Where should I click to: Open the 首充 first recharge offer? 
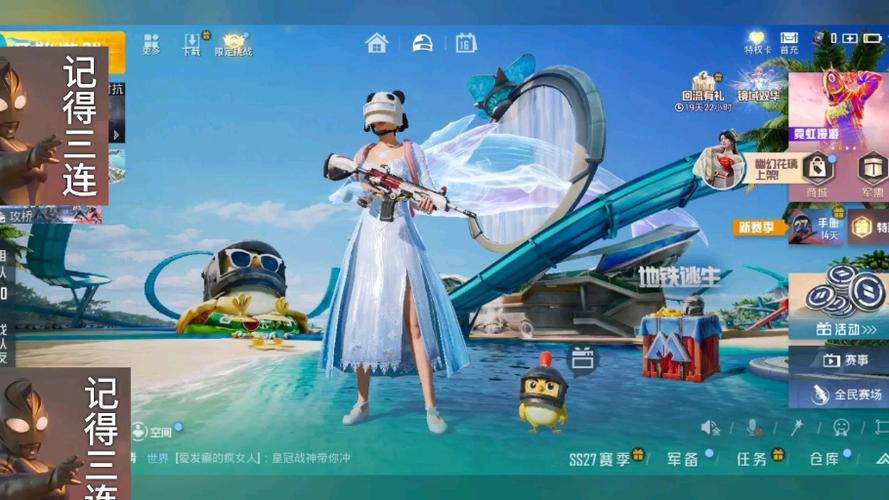[x=789, y=43]
